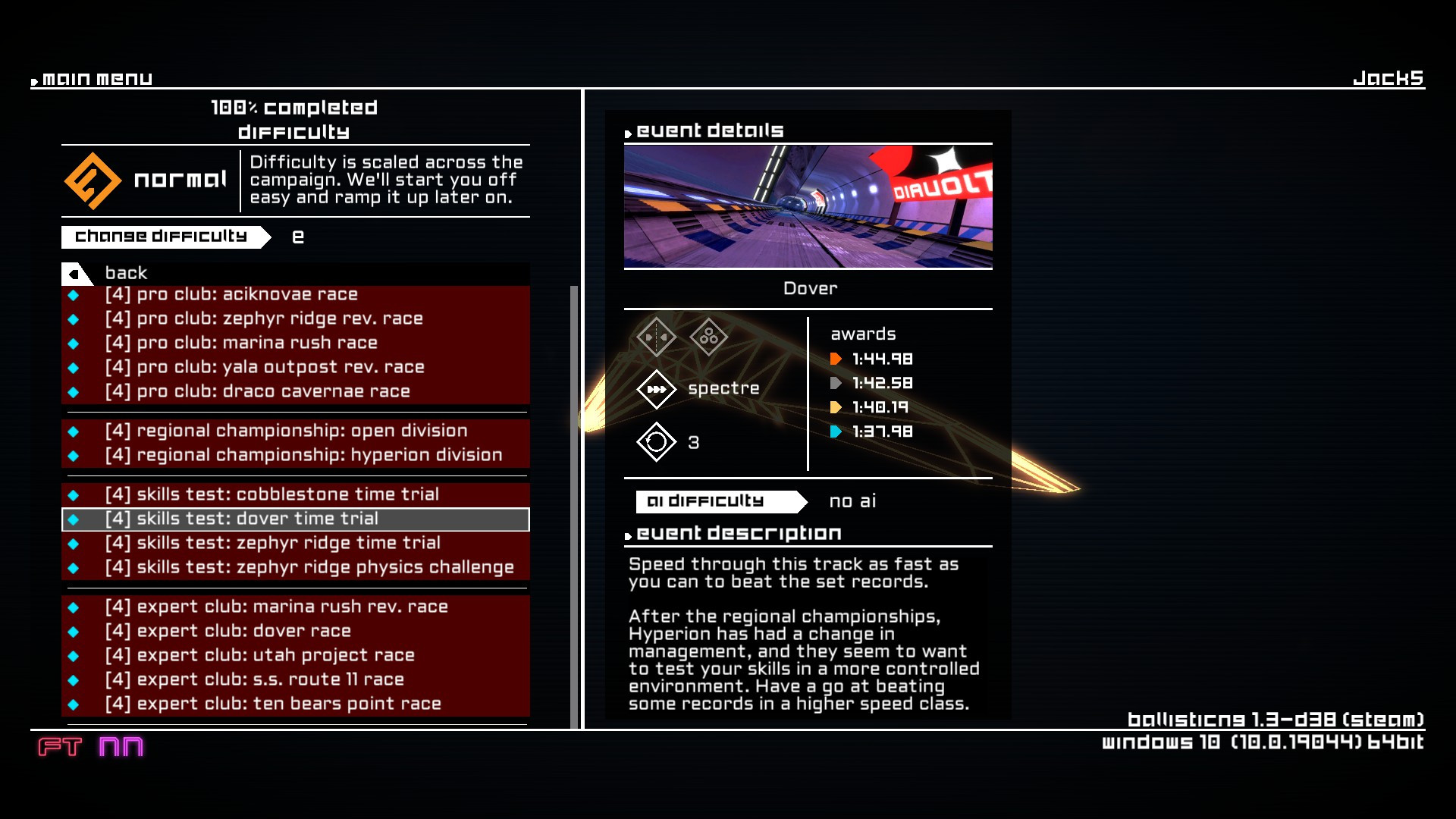Click the pickups diamond icon
Viewport: 1456px width, 819px height.
coord(710,336)
